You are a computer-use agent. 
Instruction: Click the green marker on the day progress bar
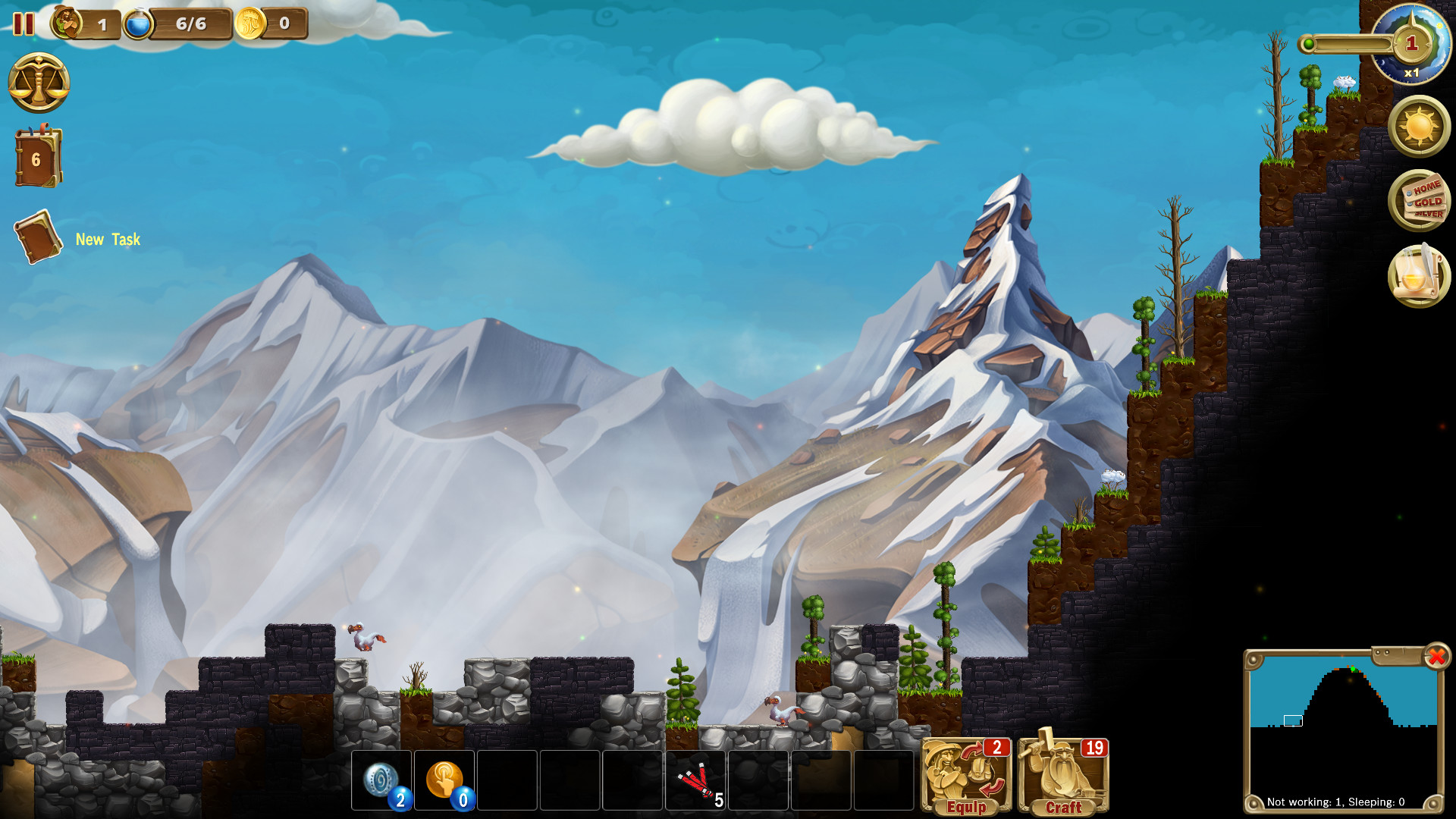[x=1309, y=44]
